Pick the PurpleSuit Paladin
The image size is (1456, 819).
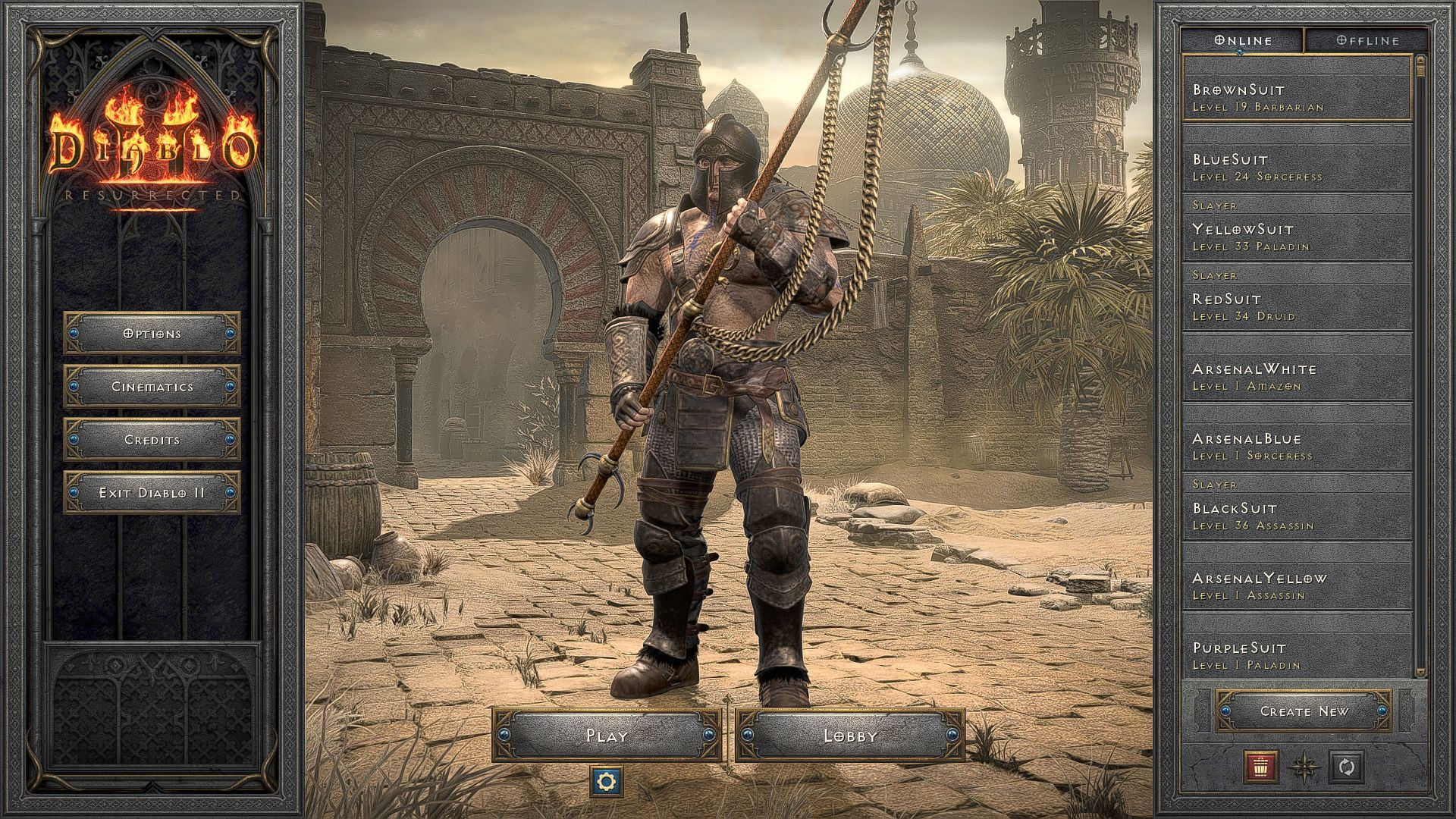click(1289, 655)
